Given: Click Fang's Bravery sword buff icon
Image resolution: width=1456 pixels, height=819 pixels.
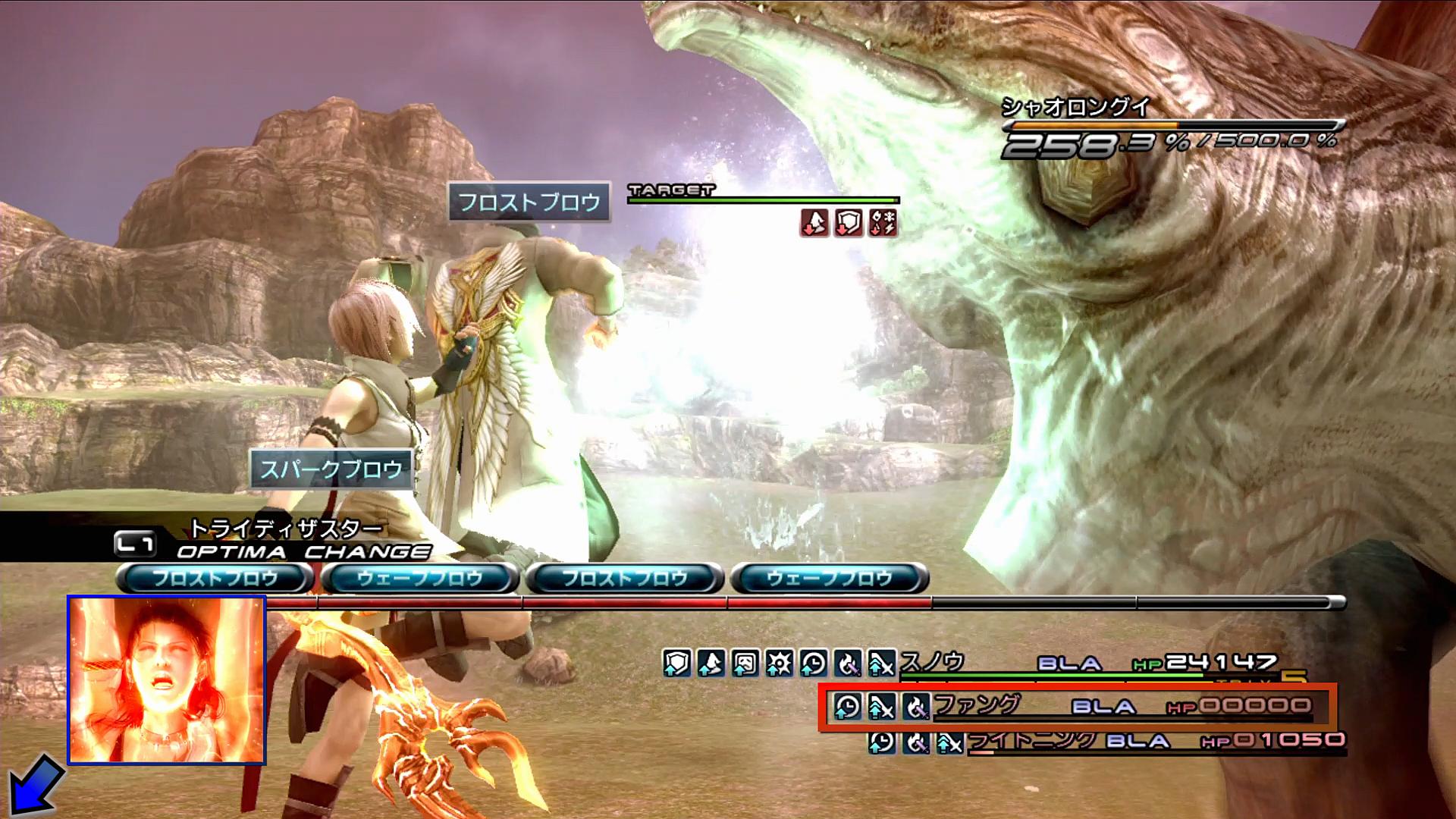Looking at the screenshot, I should tap(881, 707).
